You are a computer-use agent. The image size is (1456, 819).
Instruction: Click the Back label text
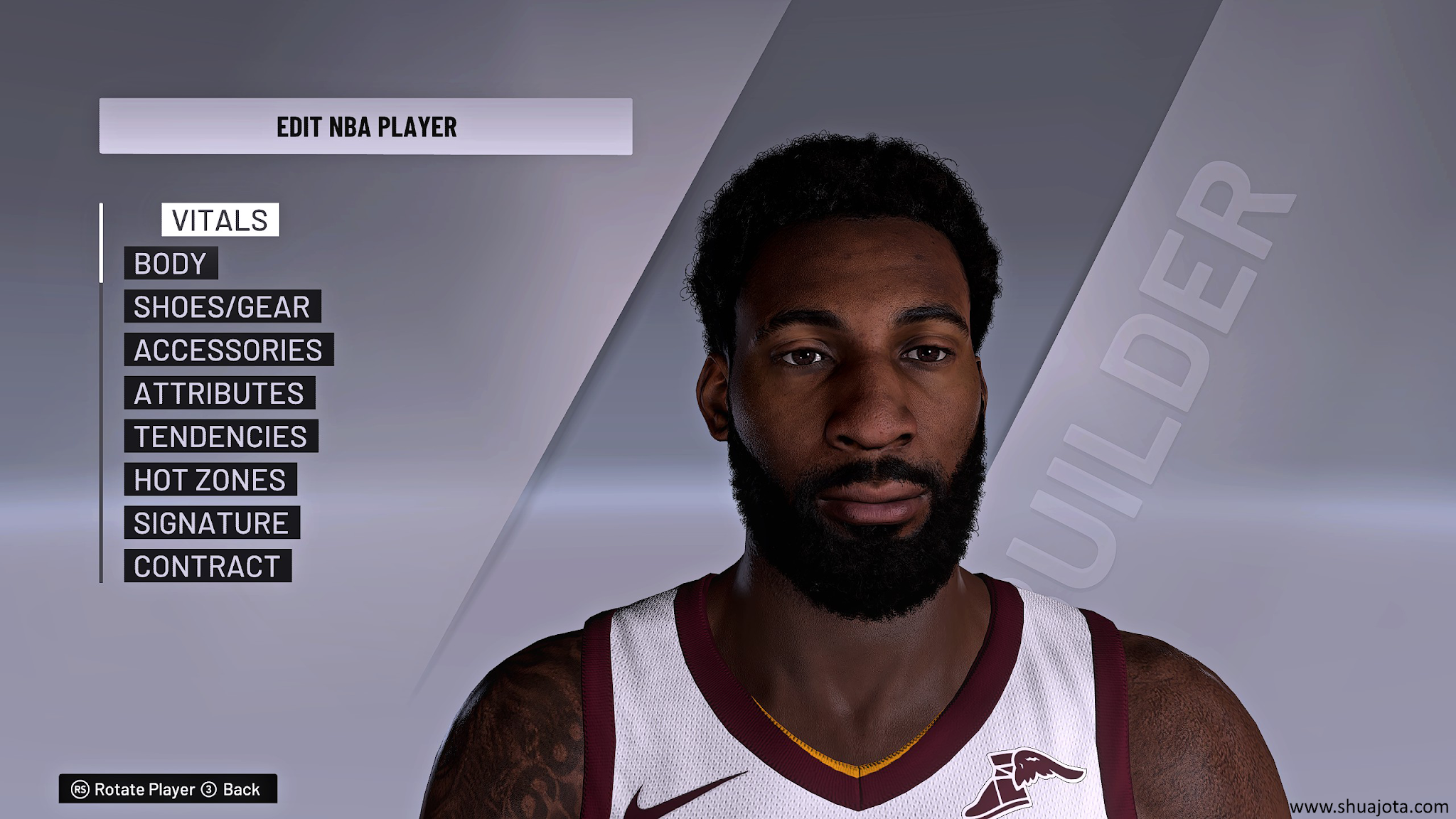(x=242, y=787)
